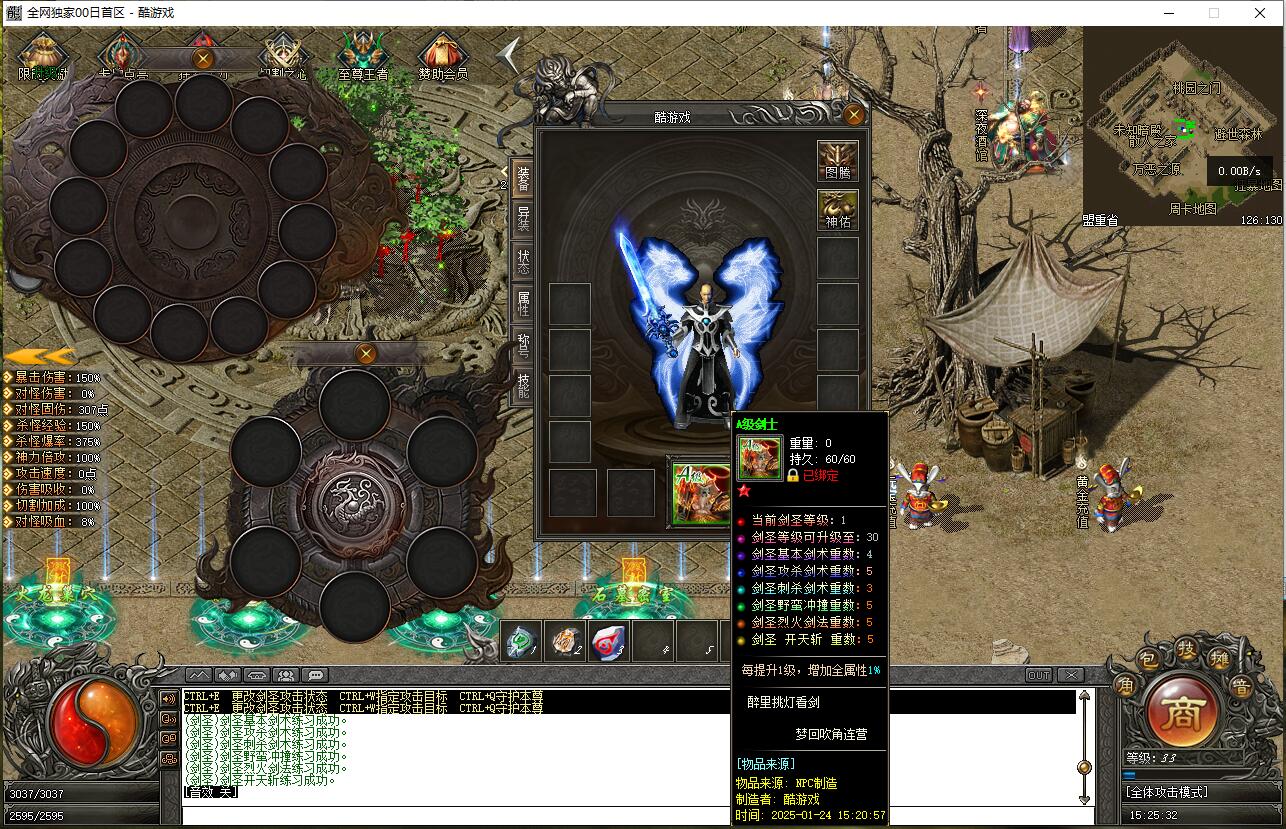Open the 图鉴 codex button
This screenshot has width=1286, height=829.
coord(837,161)
